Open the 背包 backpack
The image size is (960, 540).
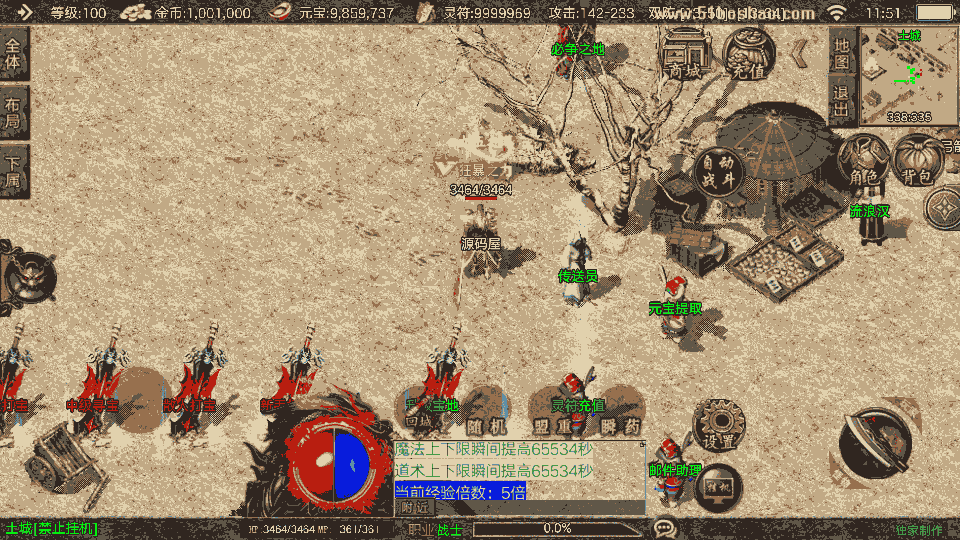click(x=916, y=160)
